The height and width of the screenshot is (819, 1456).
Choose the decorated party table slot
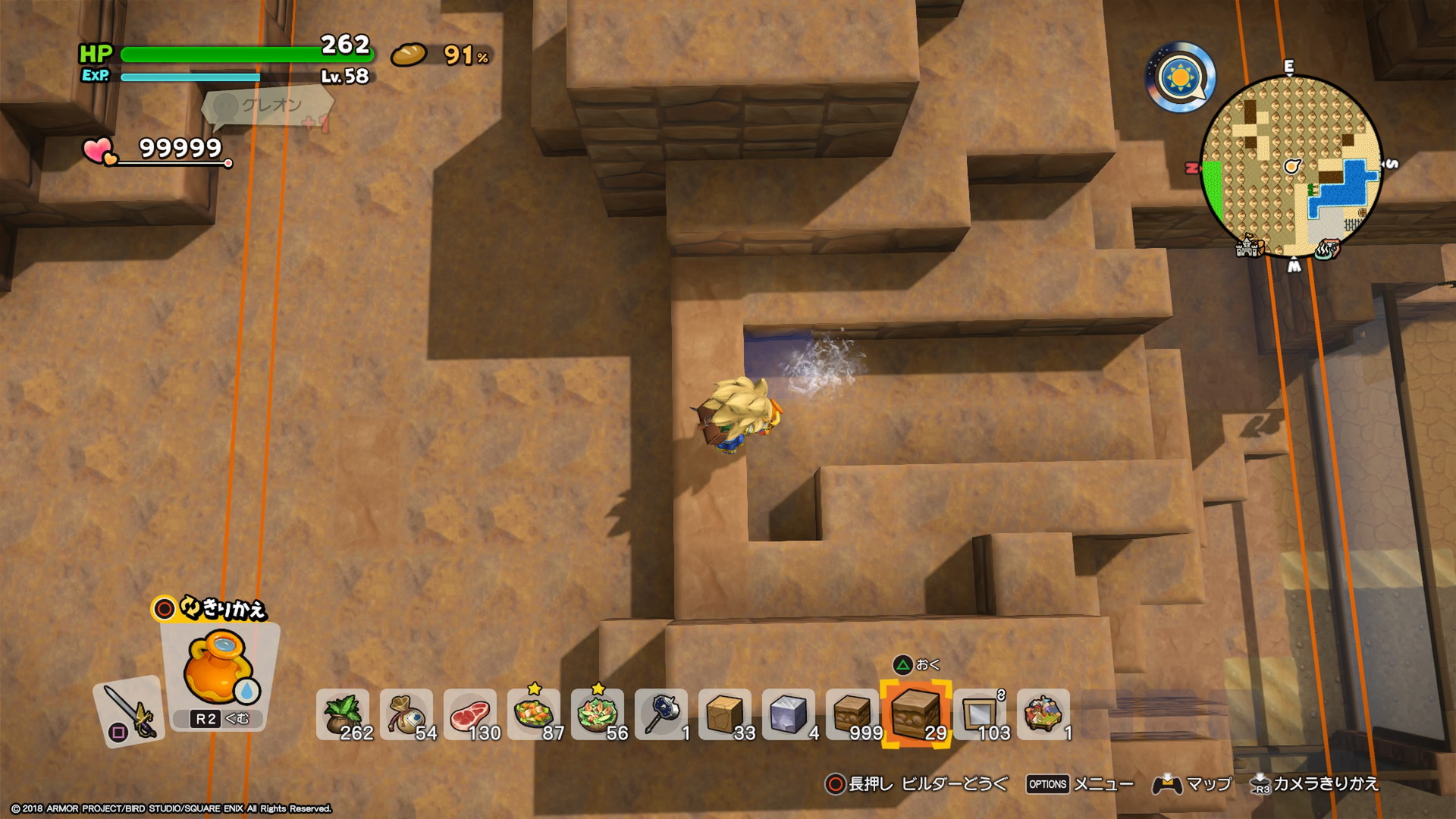click(1043, 714)
